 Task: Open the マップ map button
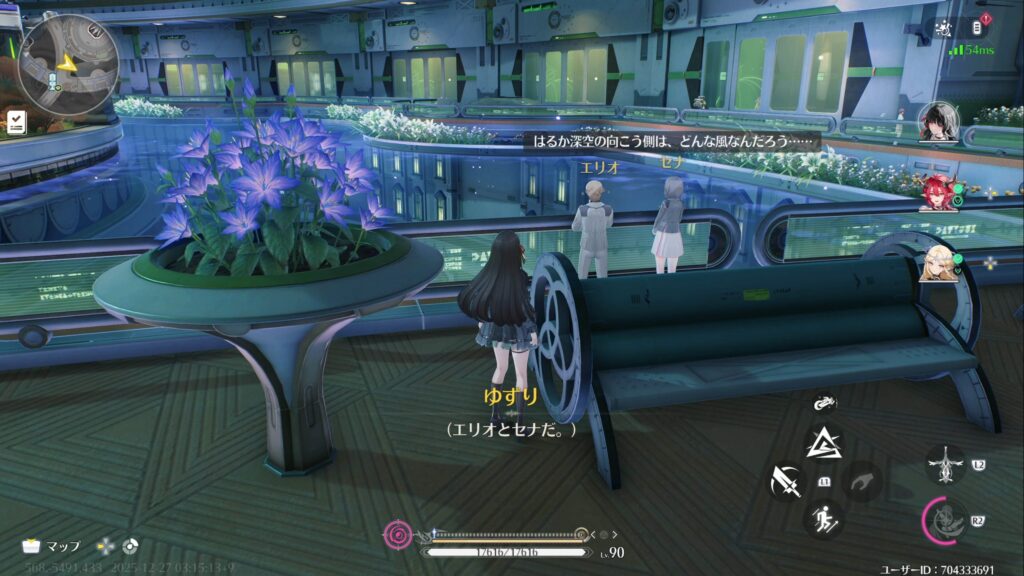click(x=51, y=546)
